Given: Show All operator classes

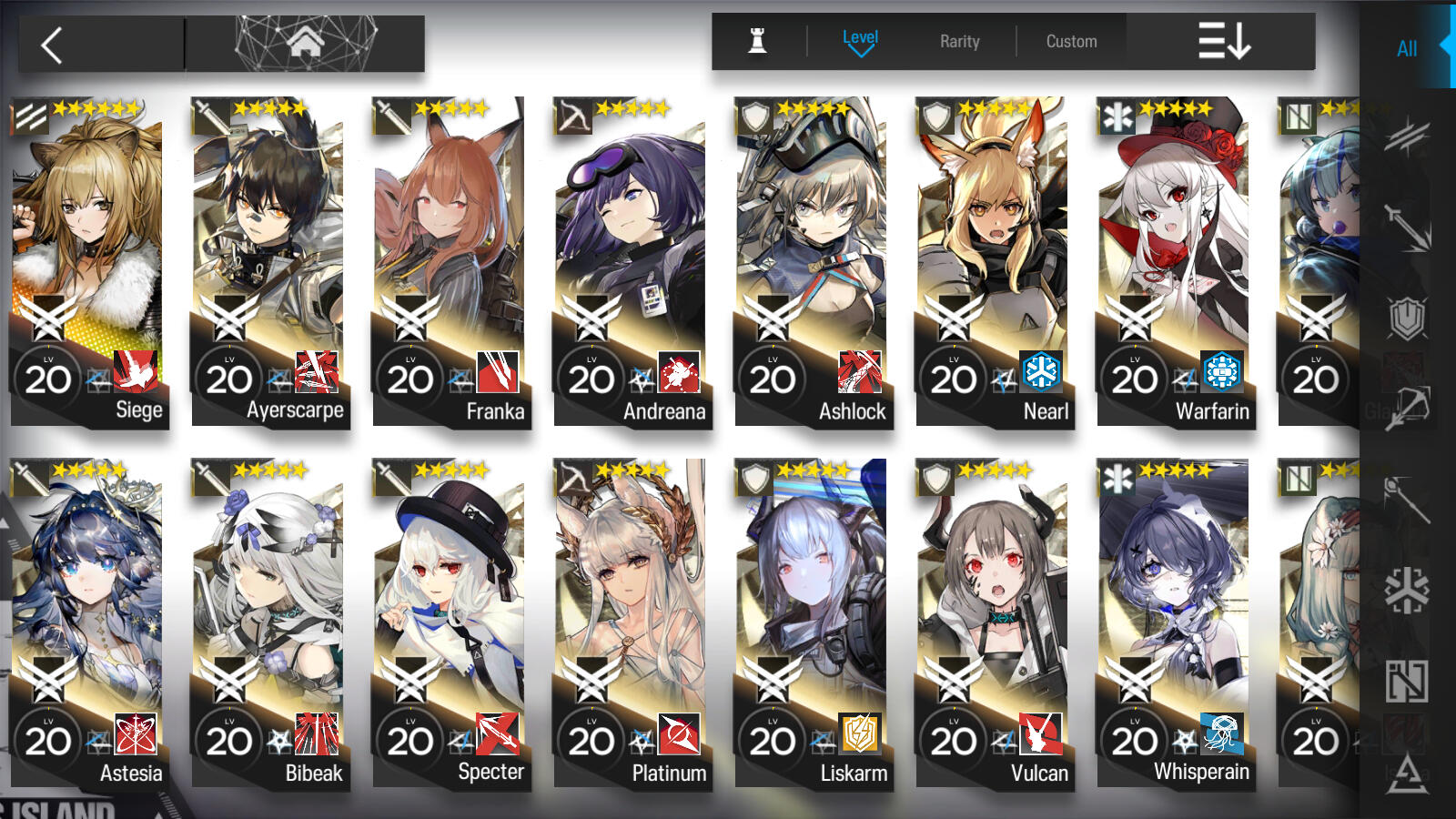Looking at the screenshot, I should pos(1406,48).
